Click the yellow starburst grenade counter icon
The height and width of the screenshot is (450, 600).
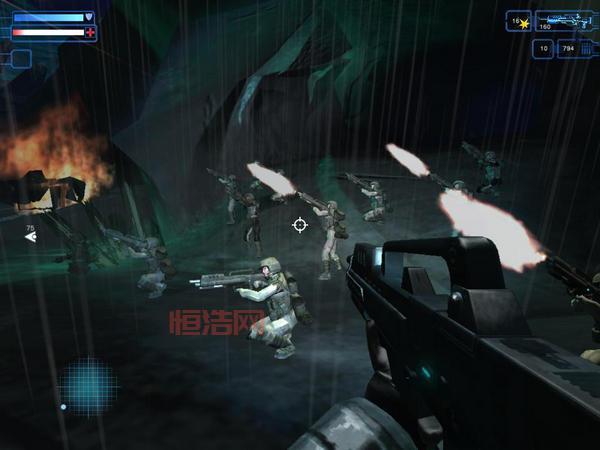coord(523,22)
